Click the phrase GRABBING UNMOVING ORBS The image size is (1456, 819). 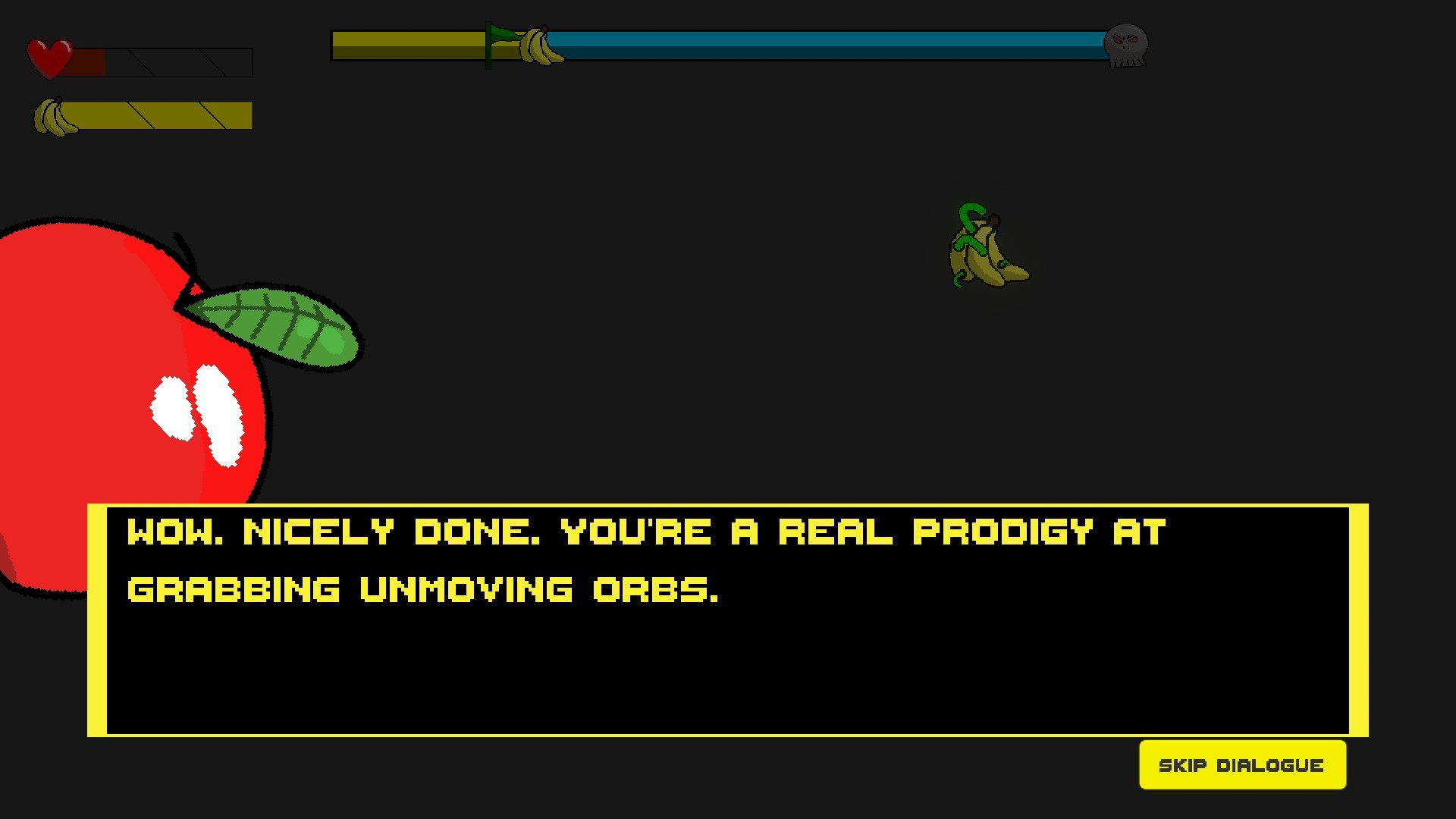pos(425,588)
